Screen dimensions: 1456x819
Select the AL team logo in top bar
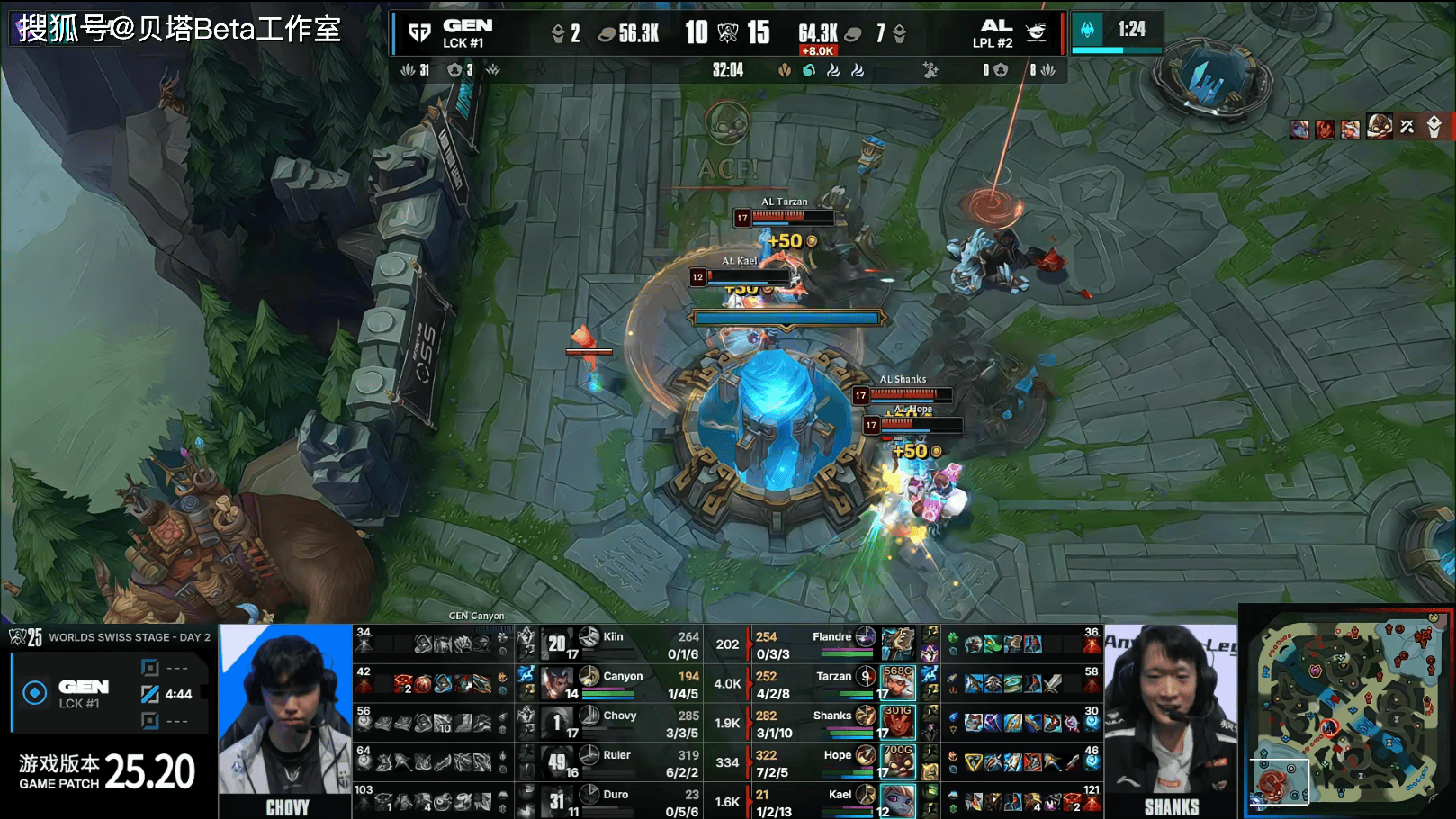1036,33
